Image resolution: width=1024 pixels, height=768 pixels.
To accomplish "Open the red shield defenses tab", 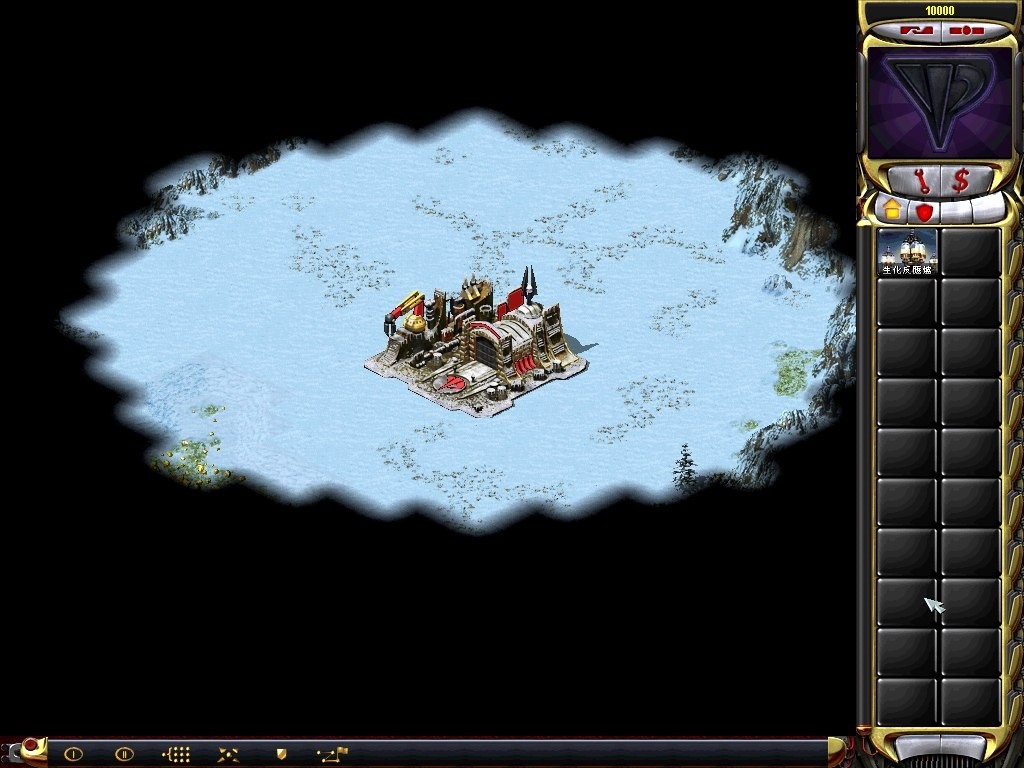I will [924, 212].
